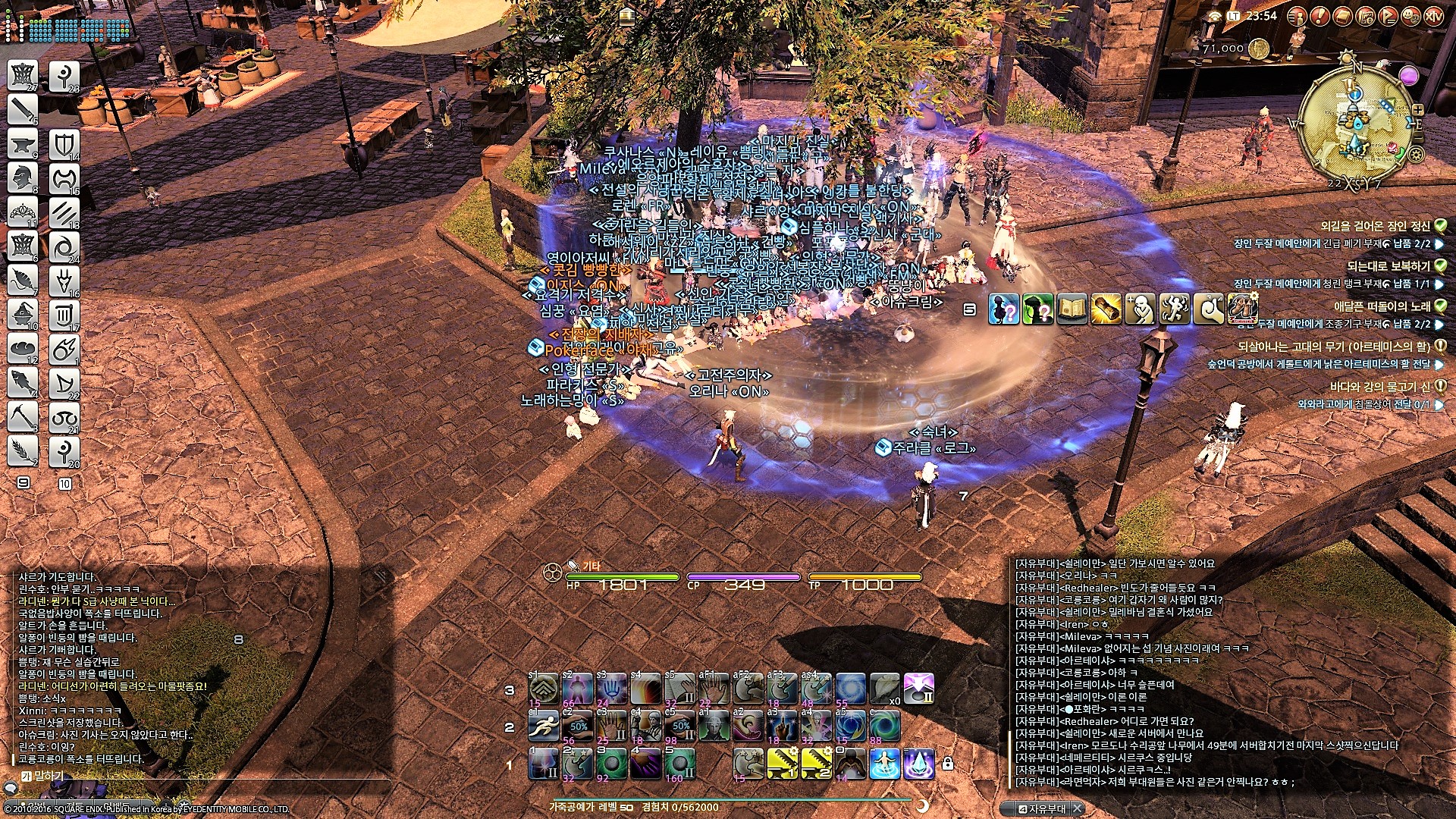Open the emoticon faces menu icon
Viewport: 1456px width, 819px height.
point(1410,16)
